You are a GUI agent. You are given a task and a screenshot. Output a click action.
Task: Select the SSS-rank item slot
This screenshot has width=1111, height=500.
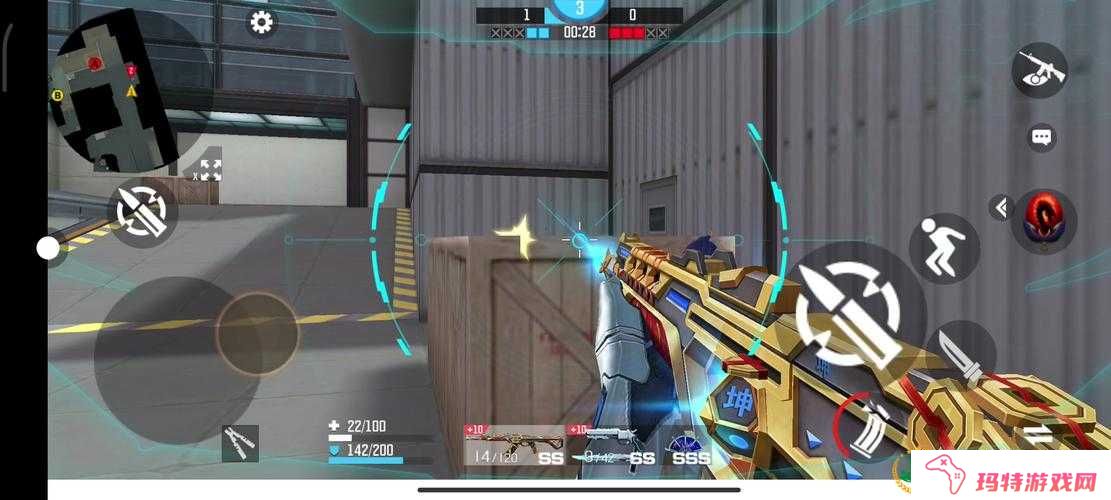[x=690, y=446]
